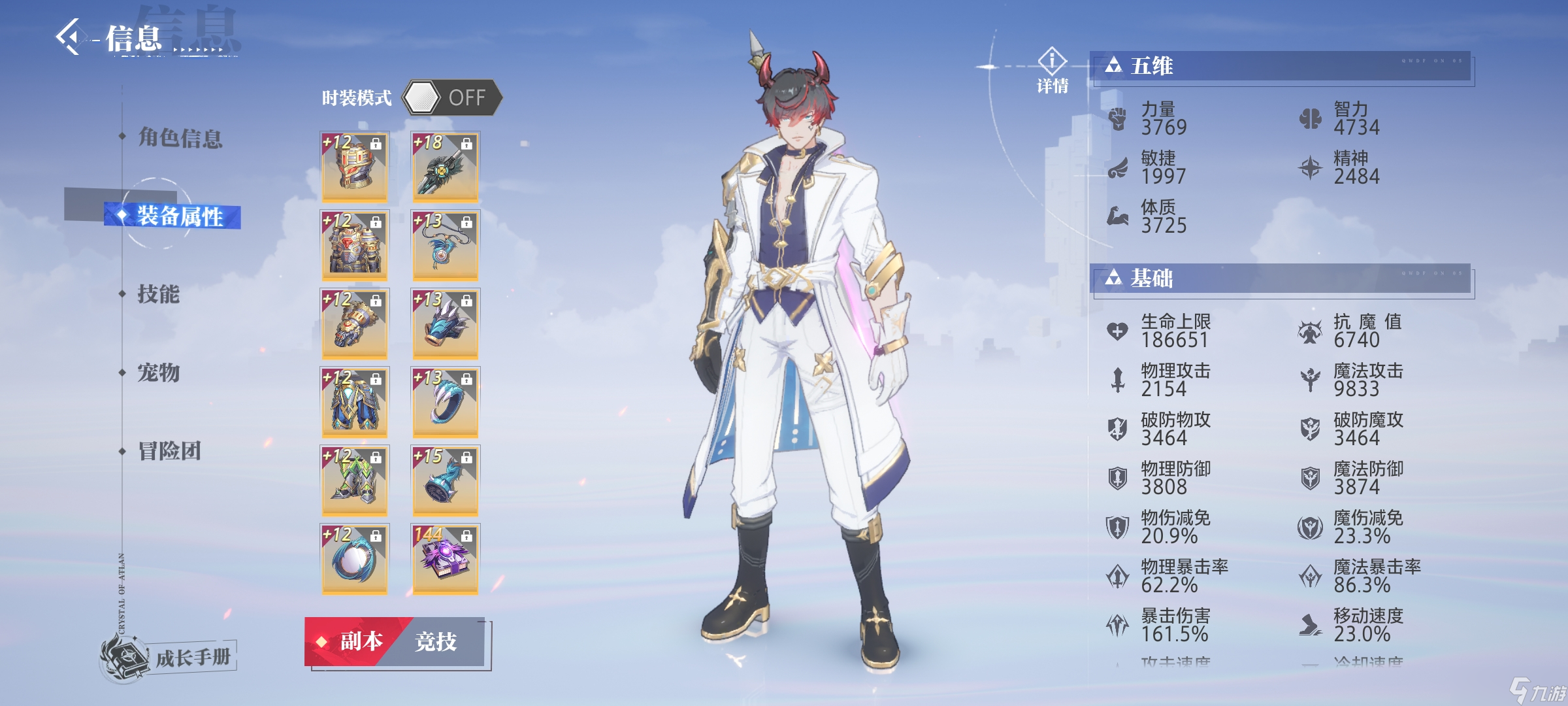This screenshot has width=1568, height=706.
Task: Switch to the 技能 tab
Action: click(158, 294)
